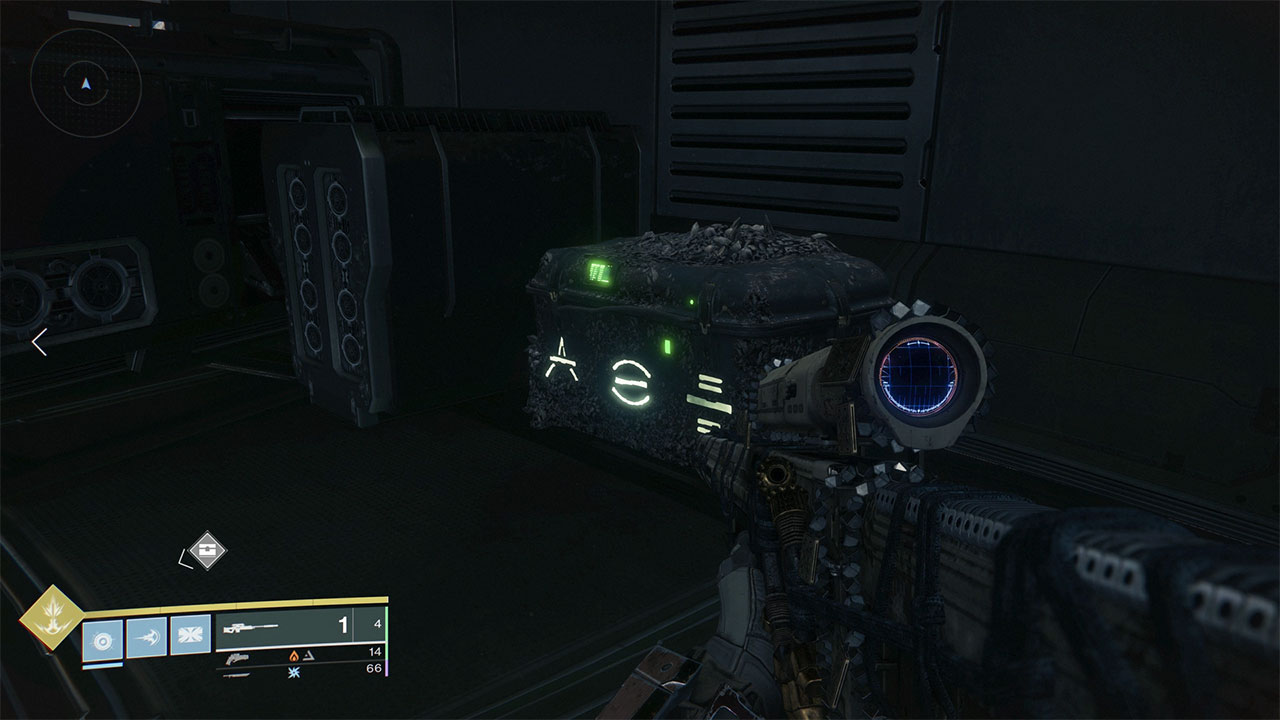Click the left-pointing arrow at screen edge

point(38,343)
